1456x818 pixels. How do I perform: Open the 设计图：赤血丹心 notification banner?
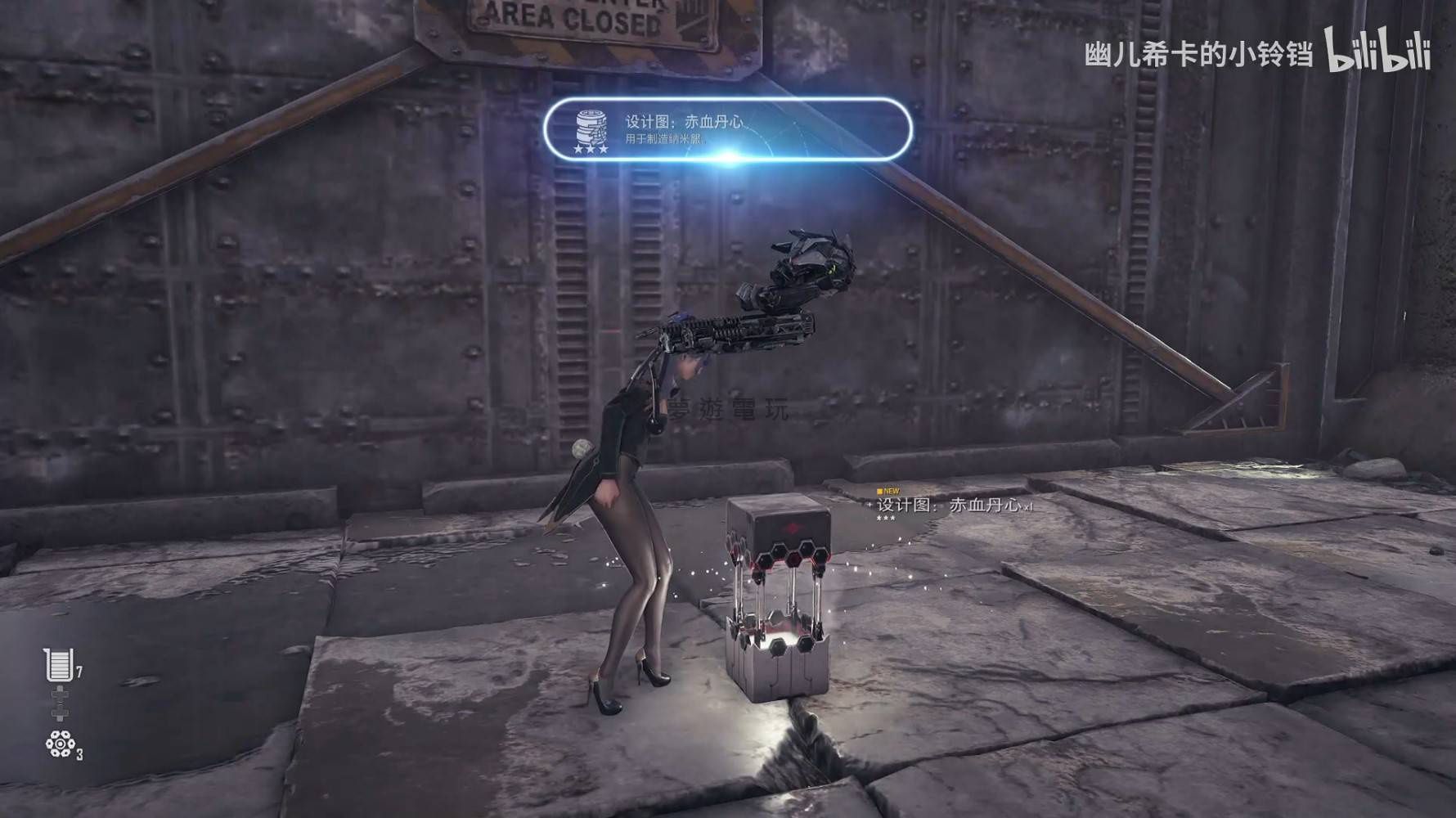click(x=727, y=128)
